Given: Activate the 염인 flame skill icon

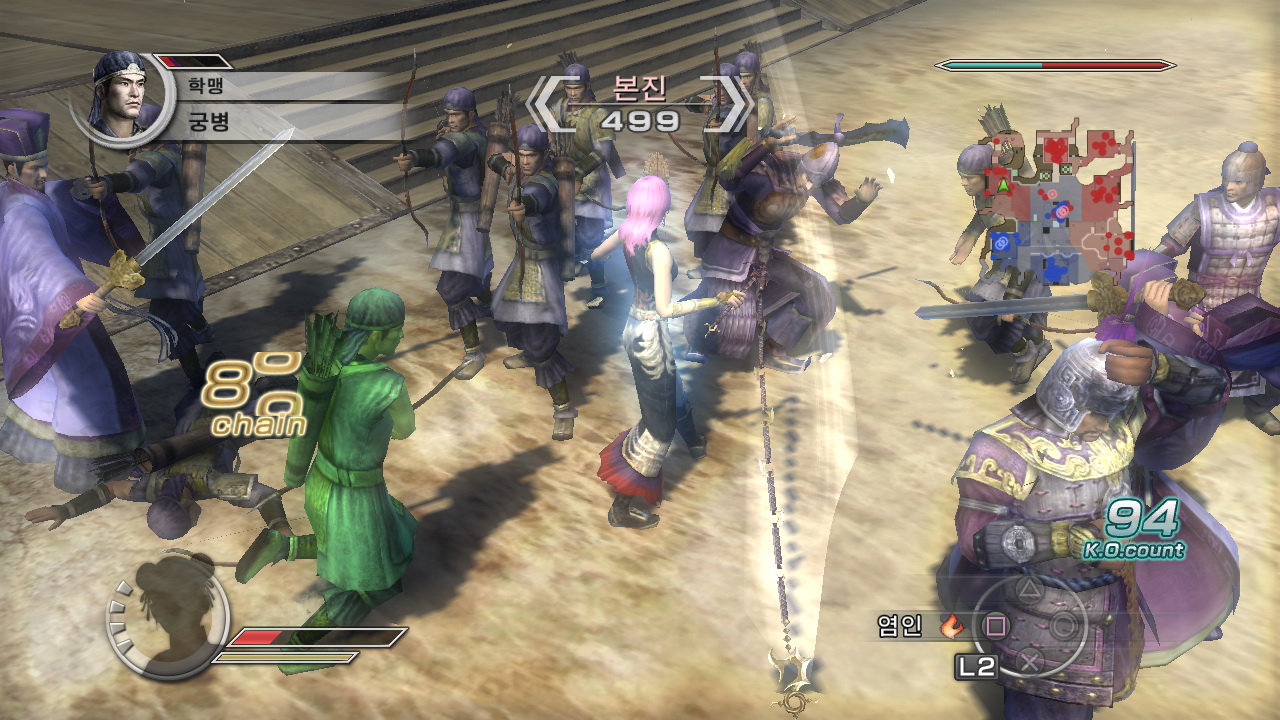Looking at the screenshot, I should [952, 627].
